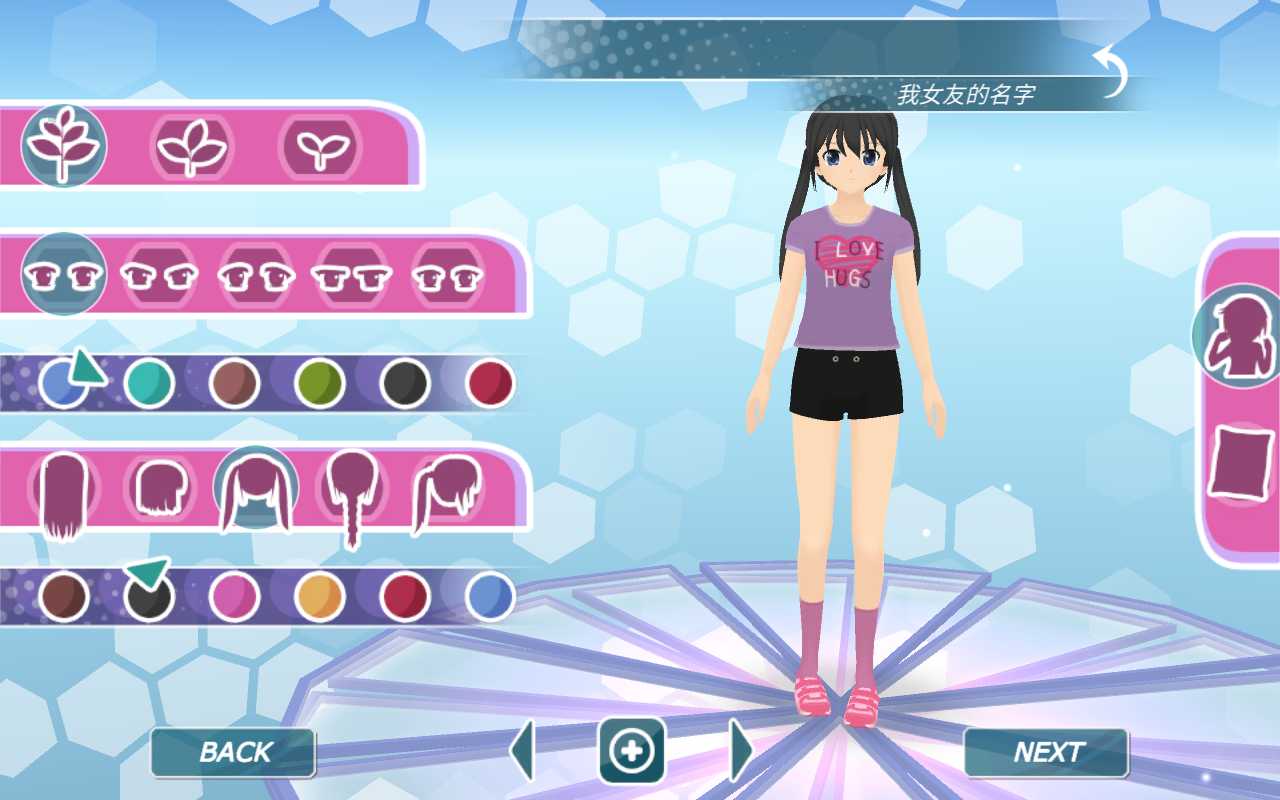
Task: Select the currently highlighted twin-tails hairstyle
Action: (255, 489)
